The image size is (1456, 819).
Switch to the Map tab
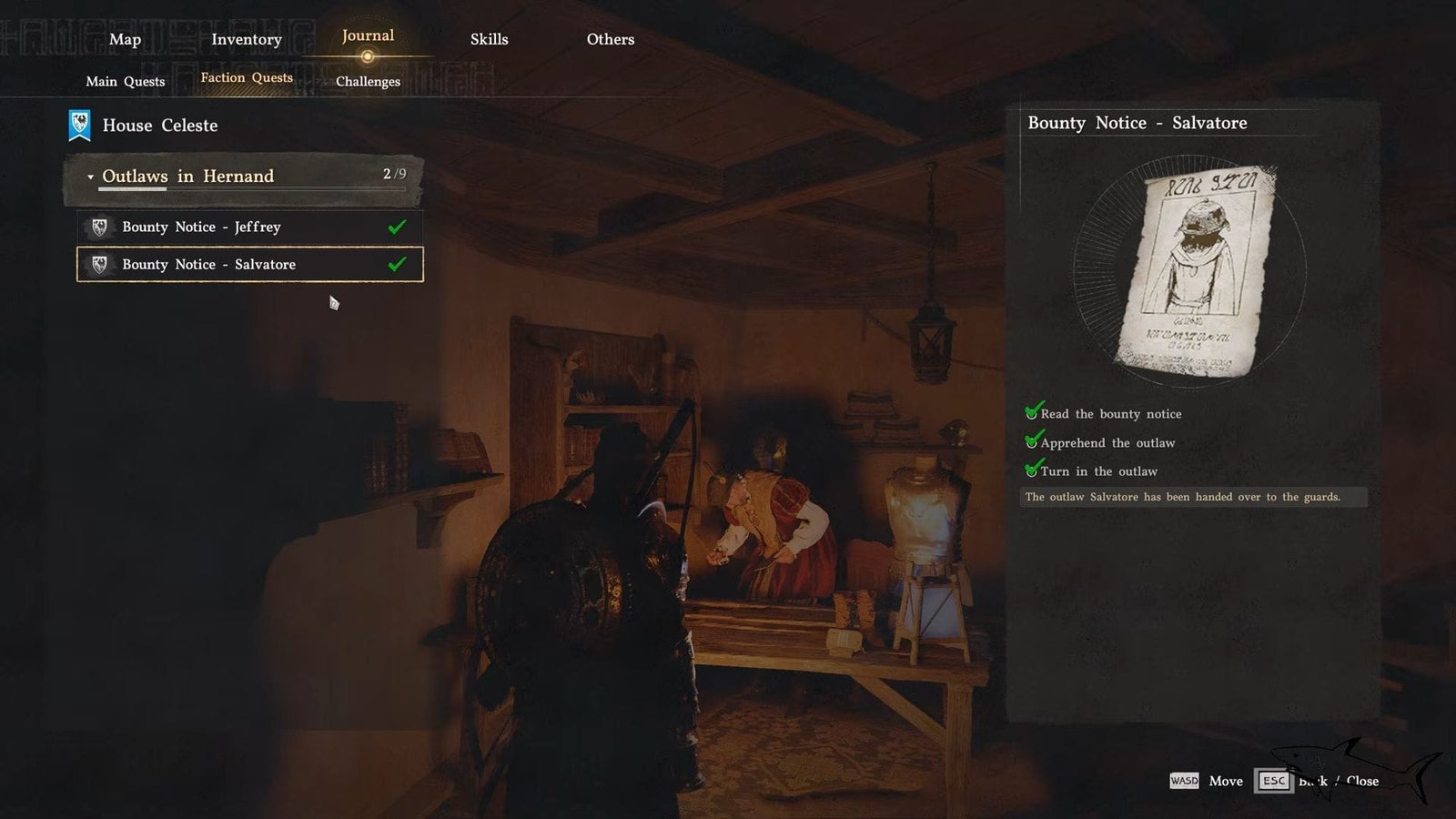point(126,39)
